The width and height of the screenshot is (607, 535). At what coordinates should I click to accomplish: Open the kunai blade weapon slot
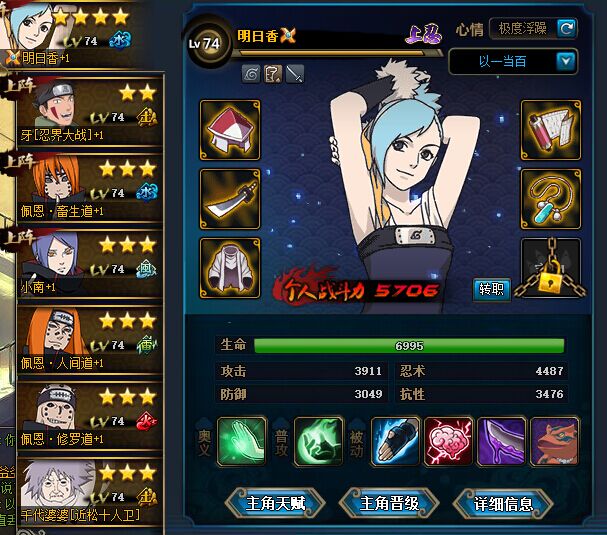coord(230,198)
